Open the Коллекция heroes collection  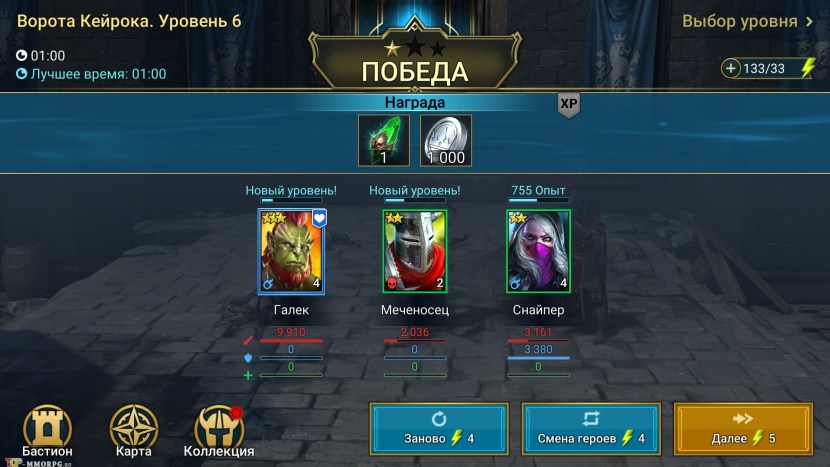point(218,431)
